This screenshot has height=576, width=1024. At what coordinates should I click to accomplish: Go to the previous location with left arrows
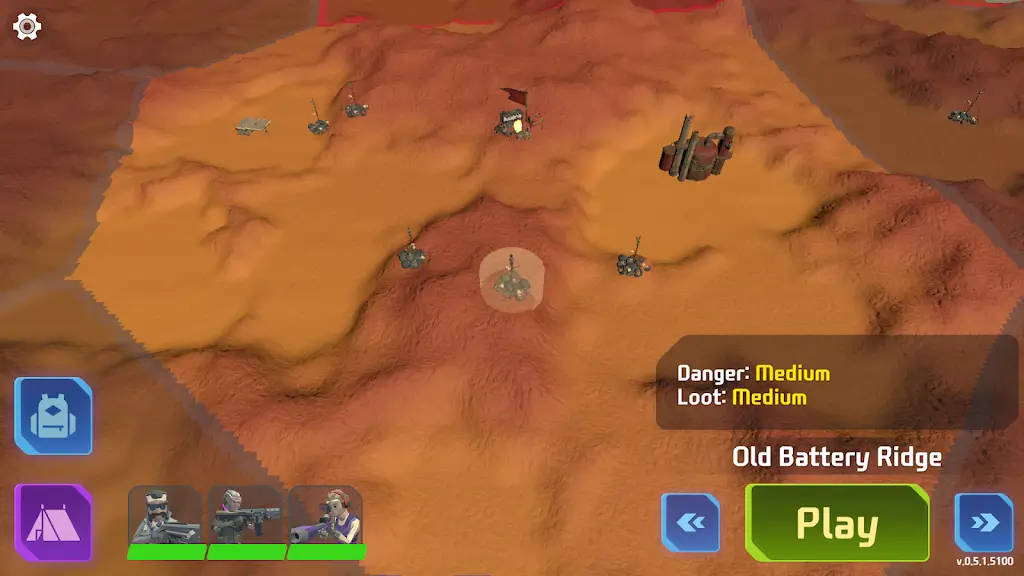click(x=691, y=523)
